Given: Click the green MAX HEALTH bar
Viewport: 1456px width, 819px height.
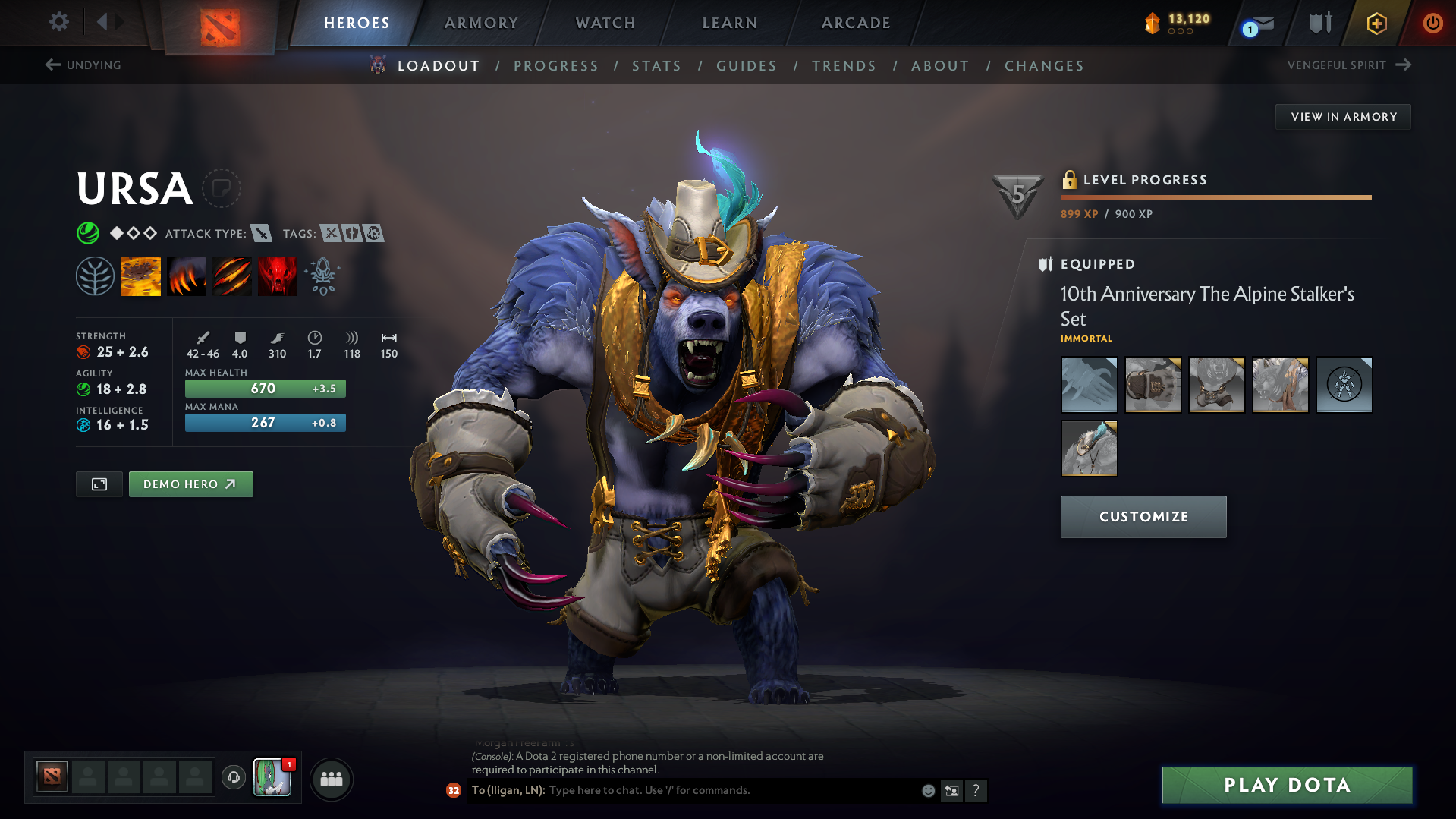Looking at the screenshot, I should 264,388.
